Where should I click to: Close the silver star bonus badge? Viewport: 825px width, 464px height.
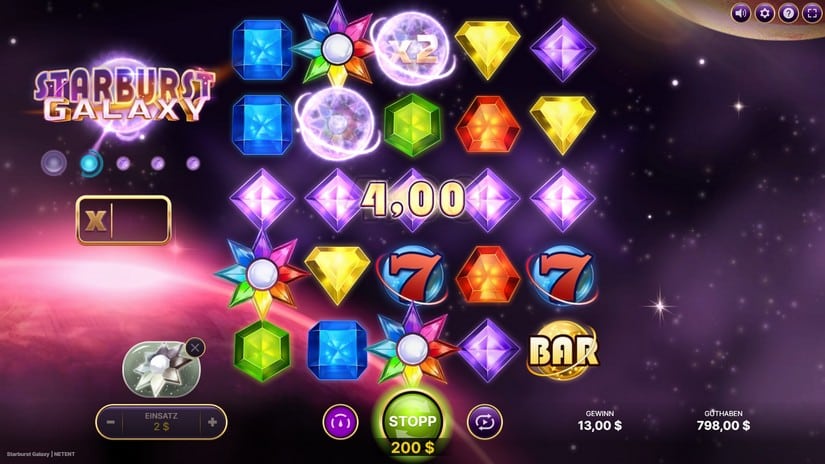(195, 347)
